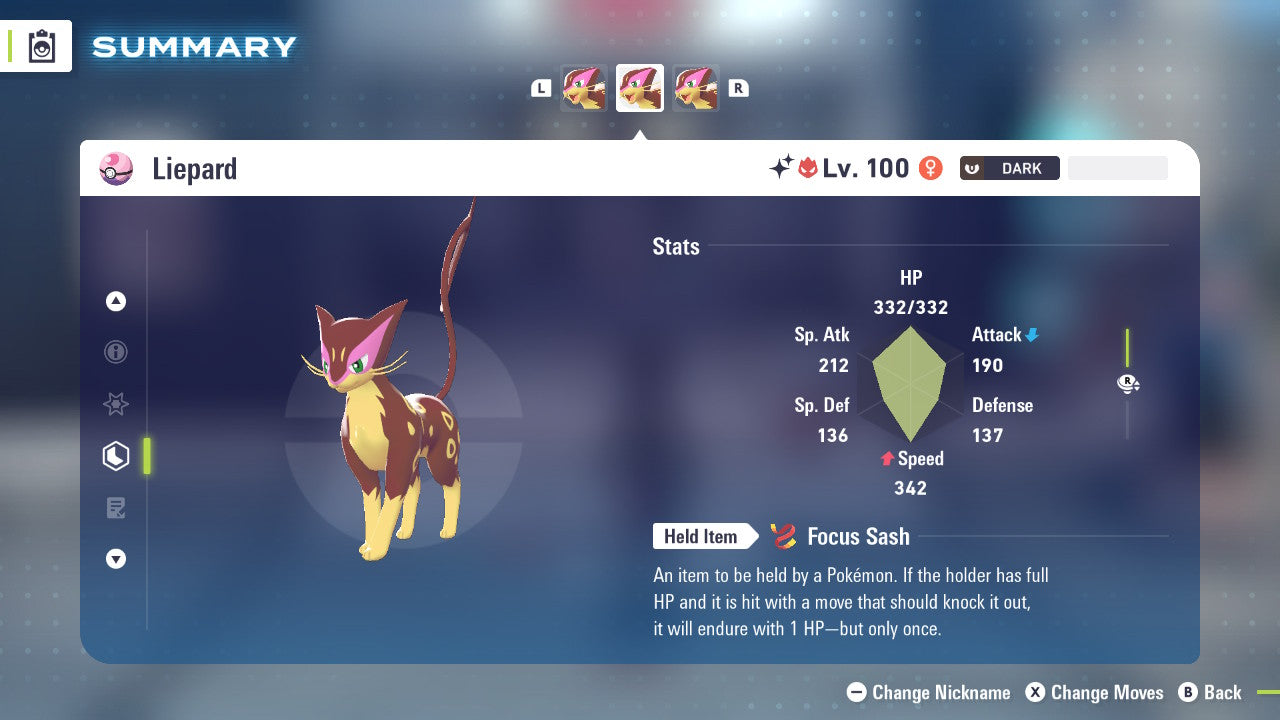
Task: Click the R-stick model rotation indicator
Action: 1128,382
